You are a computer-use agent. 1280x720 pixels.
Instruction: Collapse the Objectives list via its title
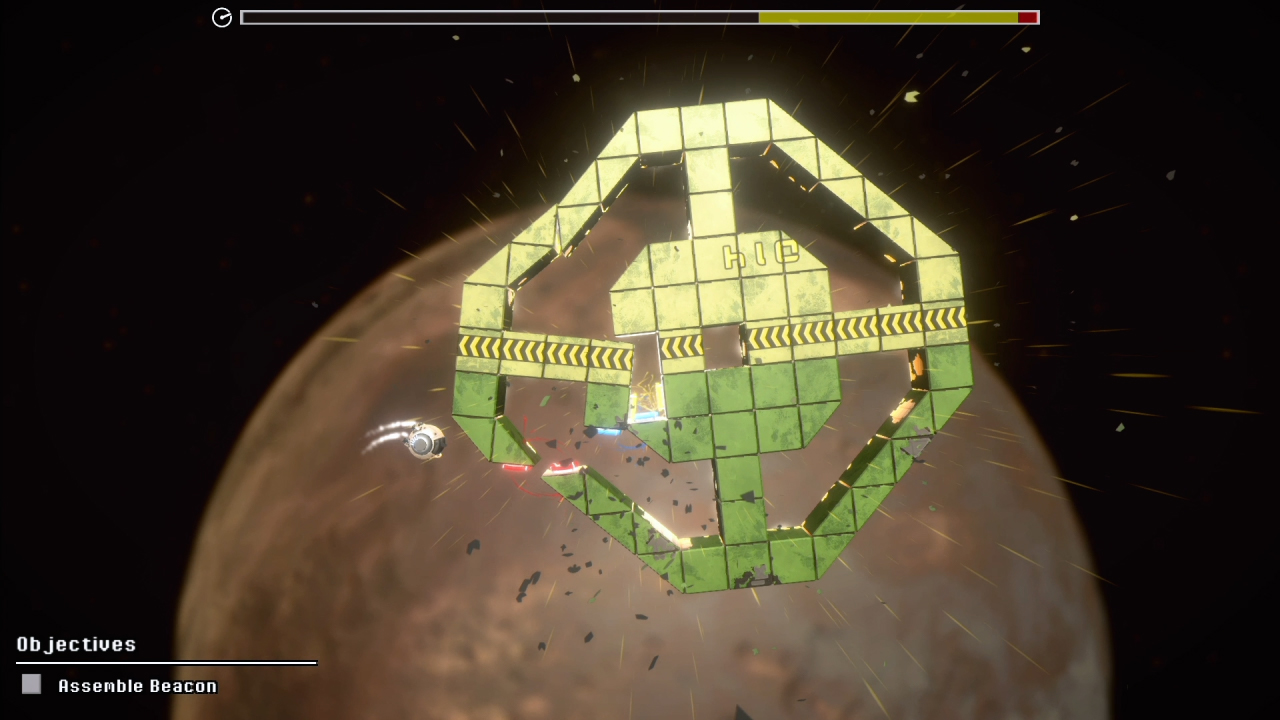(75, 645)
